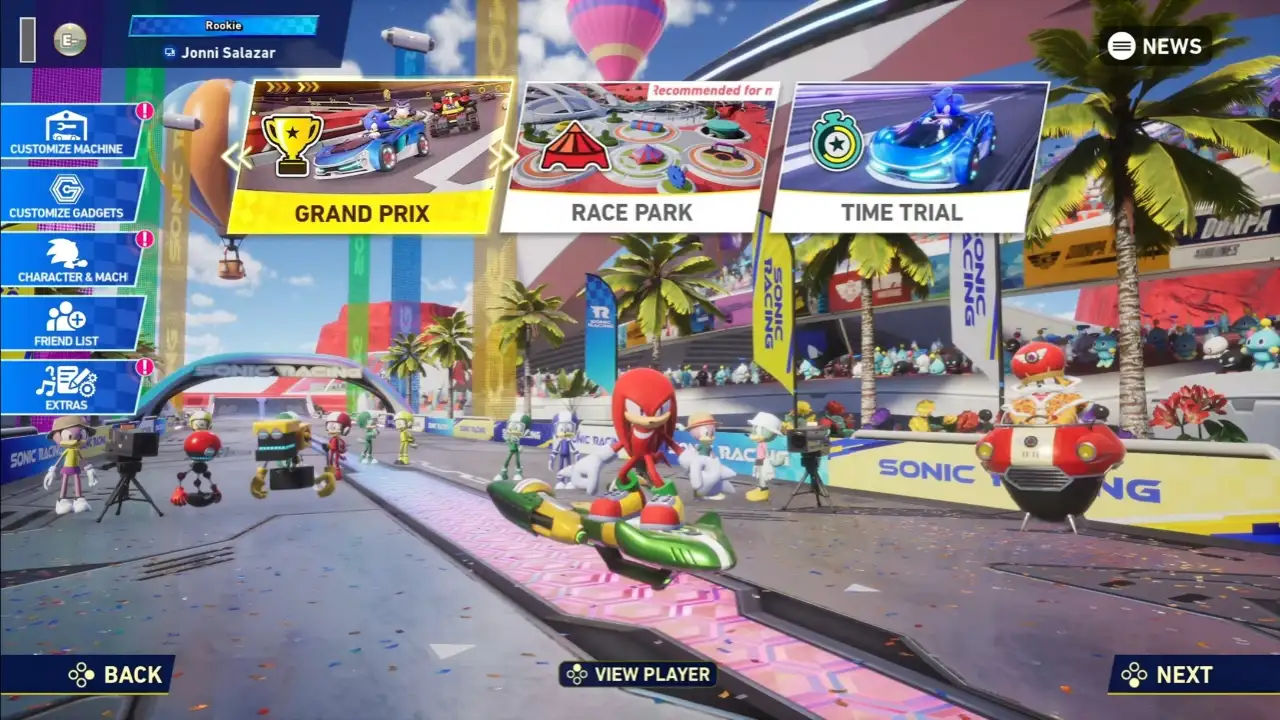Open the Customize Gadgets panel
This screenshot has height=720, width=1280.
point(66,193)
